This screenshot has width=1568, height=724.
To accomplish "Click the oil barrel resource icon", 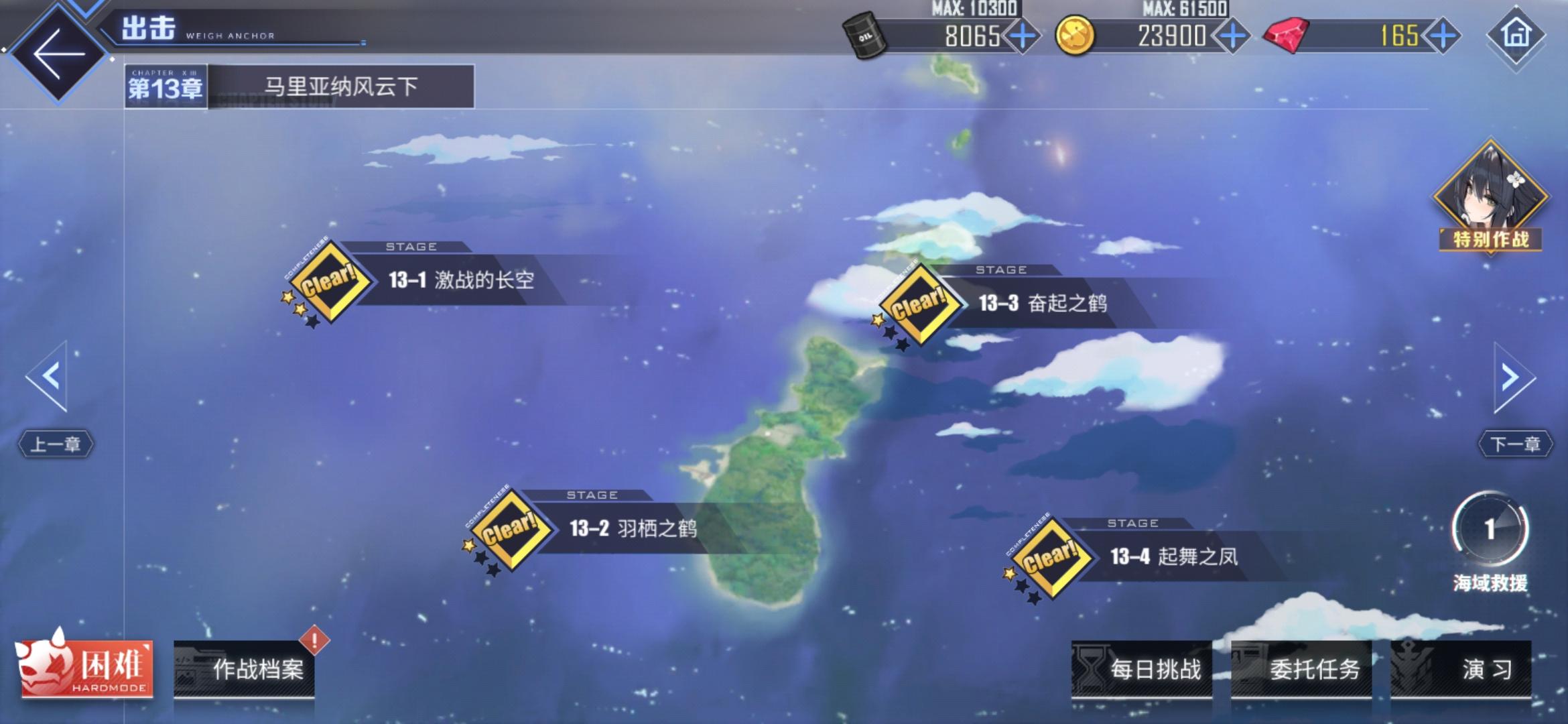I will (864, 35).
